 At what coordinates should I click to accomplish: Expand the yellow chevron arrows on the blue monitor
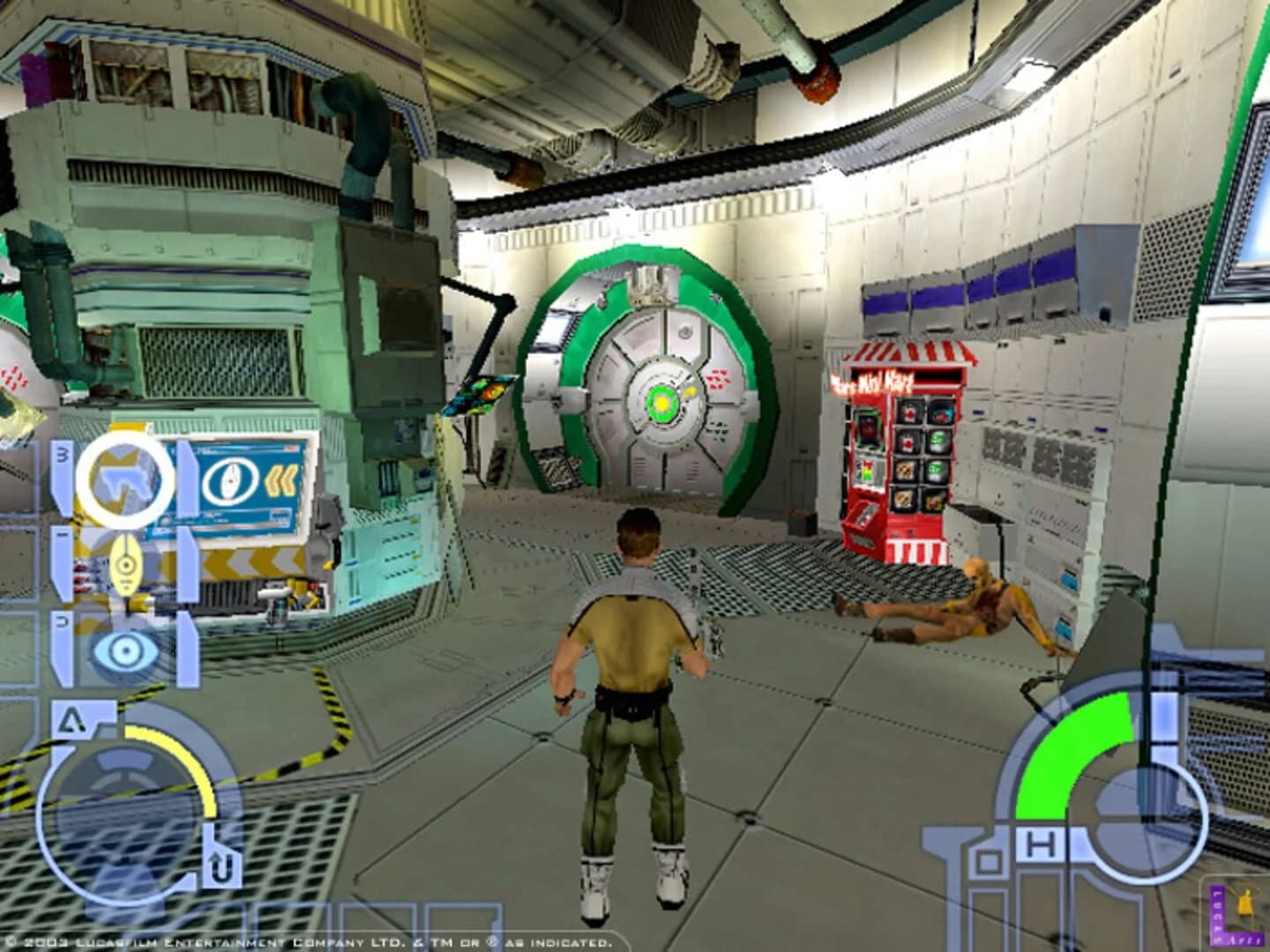click(281, 482)
